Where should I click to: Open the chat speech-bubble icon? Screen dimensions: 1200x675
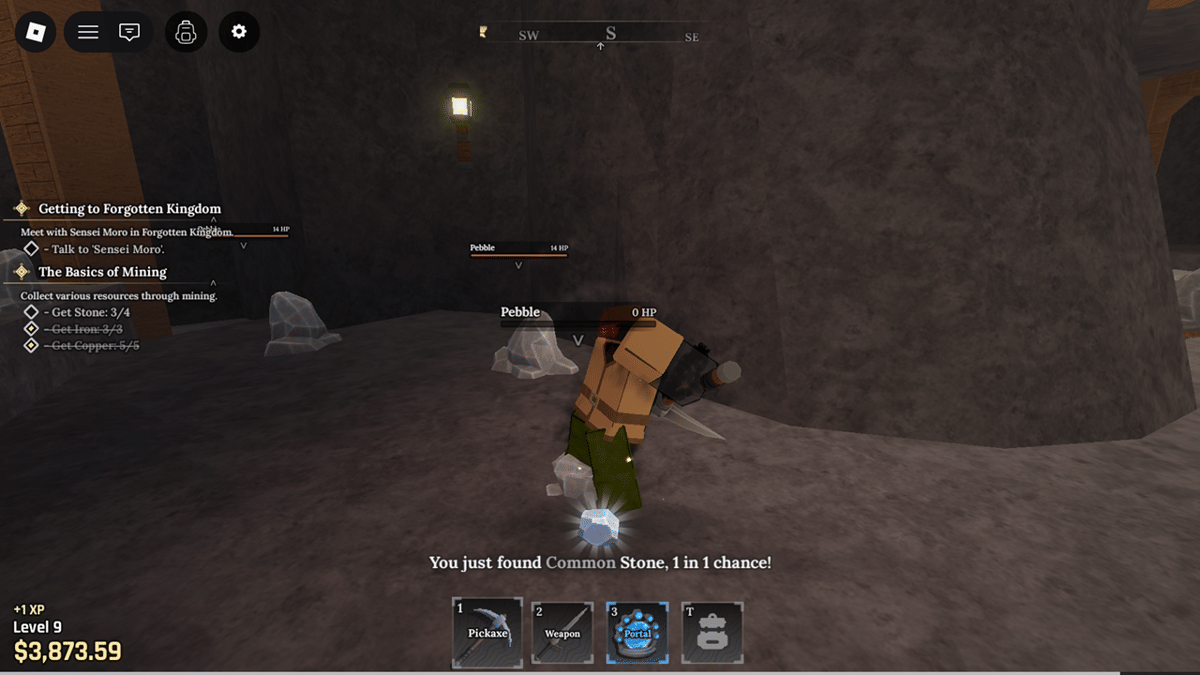pyautogui.click(x=129, y=32)
